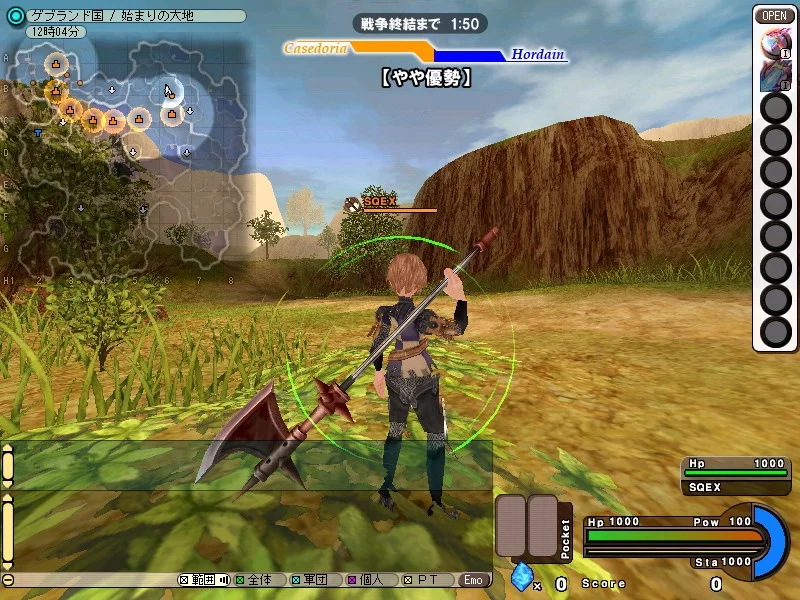Select the blue crystal icon
Viewport: 800px width, 600px height.
tap(520, 578)
